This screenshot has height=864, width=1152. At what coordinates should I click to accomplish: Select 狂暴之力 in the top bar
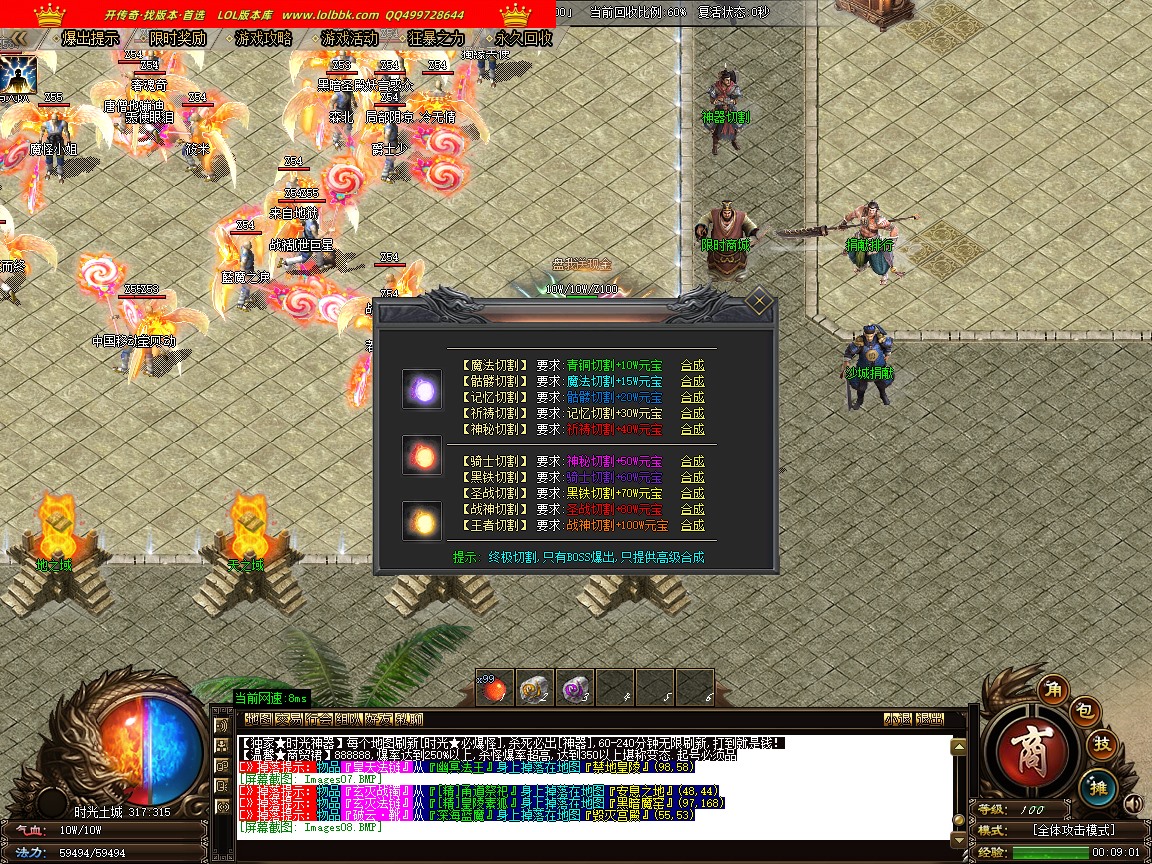click(437, 39)
